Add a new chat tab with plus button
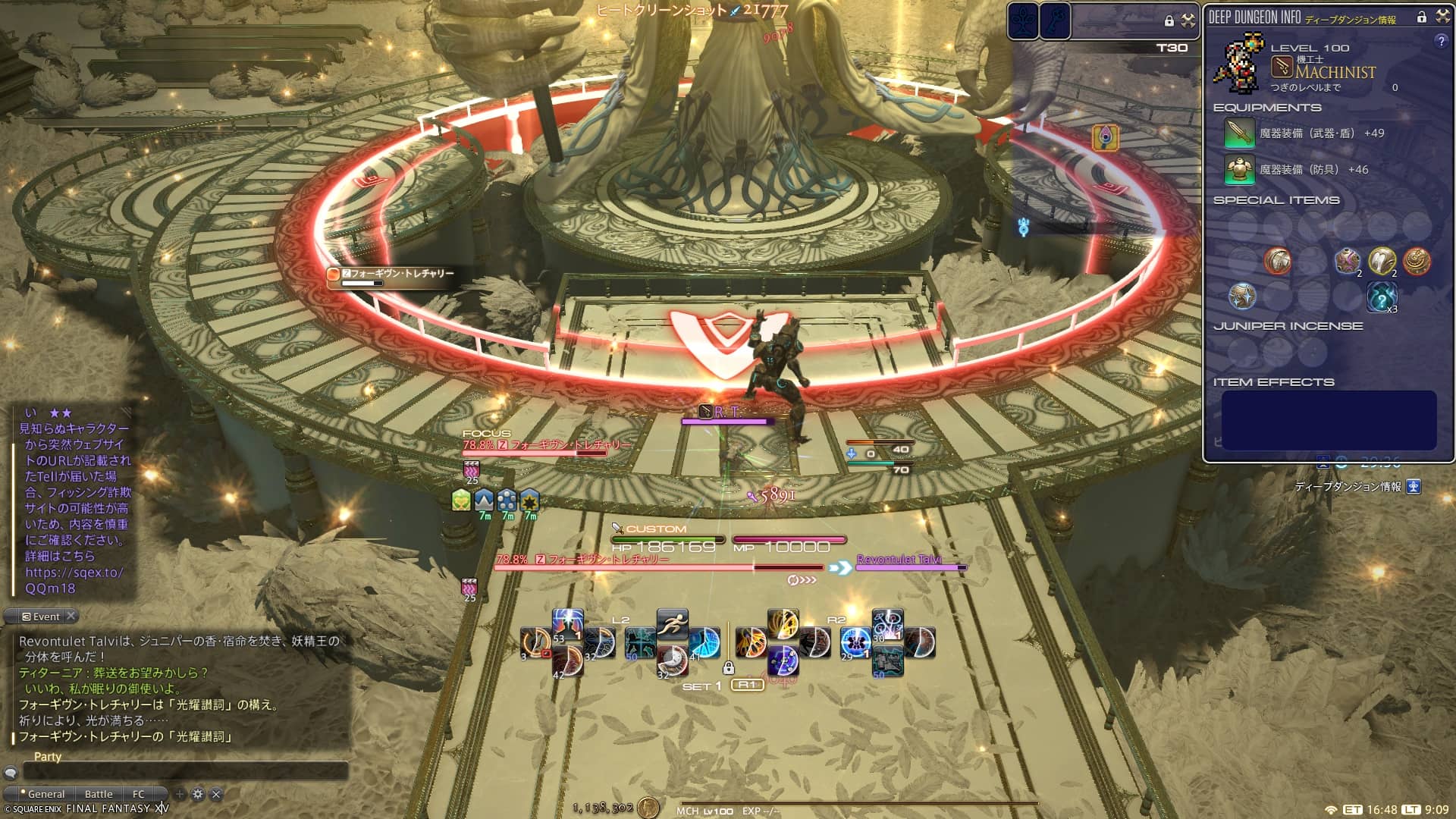The image size is (1456, 819). (x=180, y=794)
